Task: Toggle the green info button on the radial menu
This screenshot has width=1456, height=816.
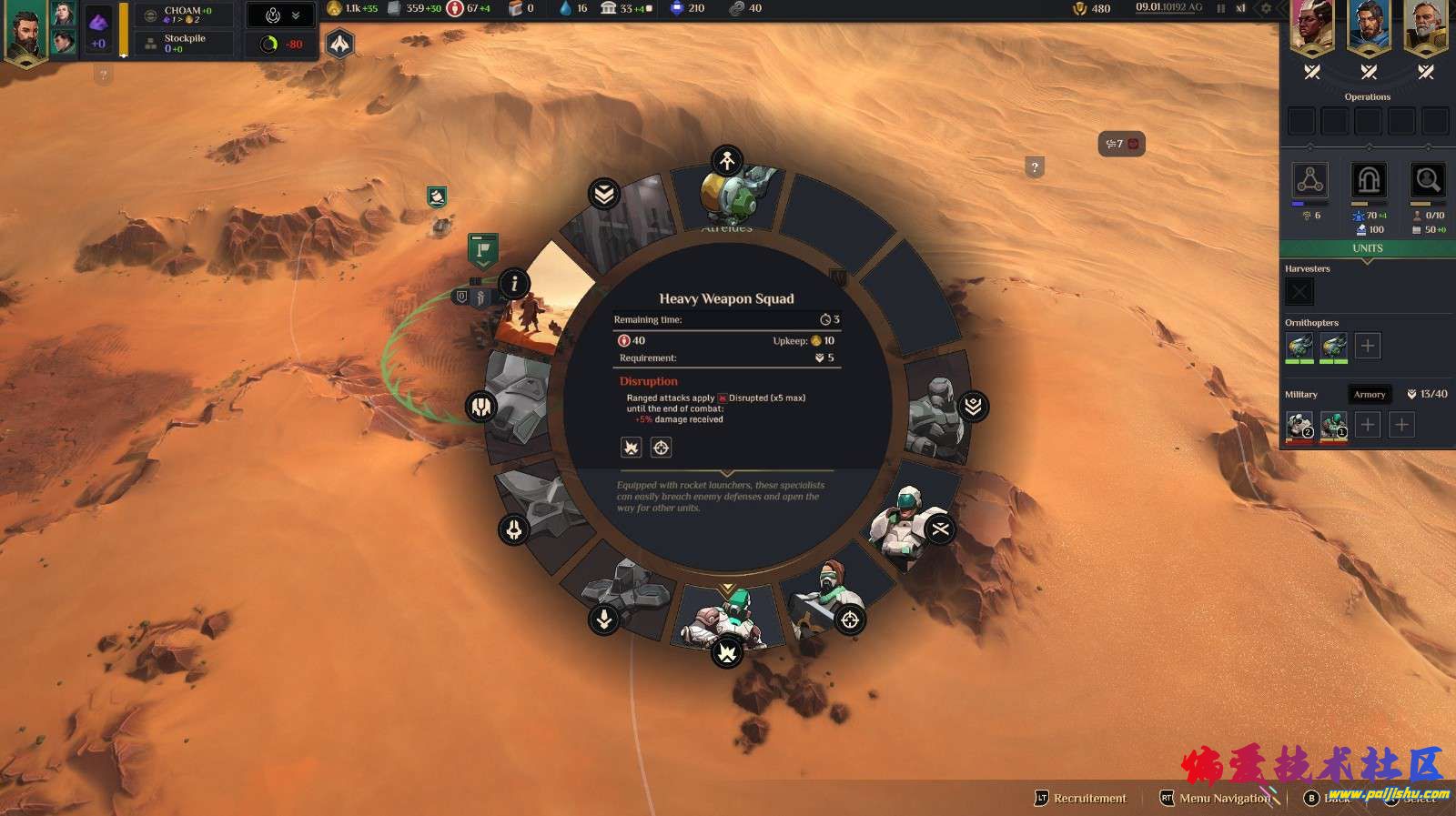Action: tap(512, 285)
